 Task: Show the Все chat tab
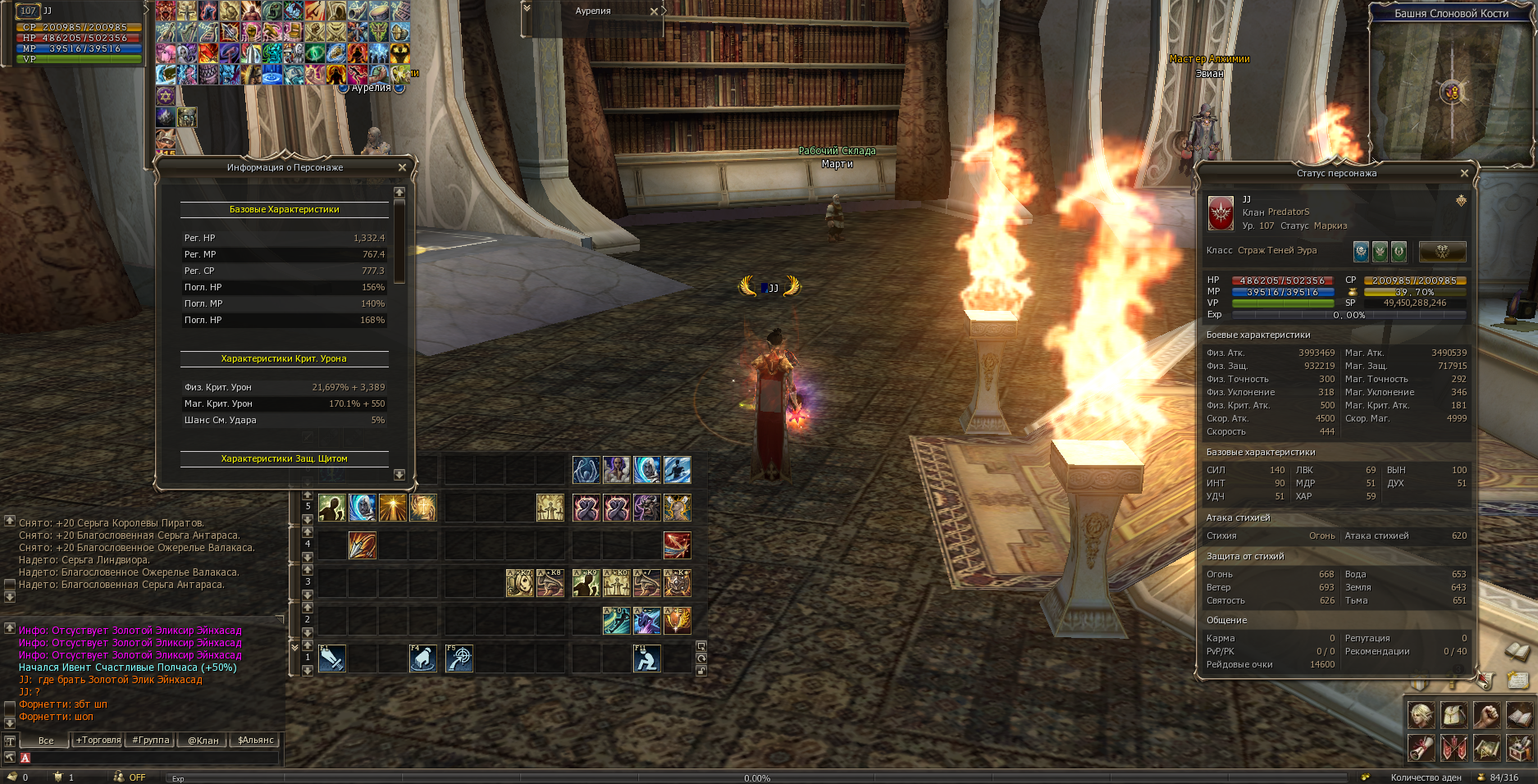(x=46, y=740)
